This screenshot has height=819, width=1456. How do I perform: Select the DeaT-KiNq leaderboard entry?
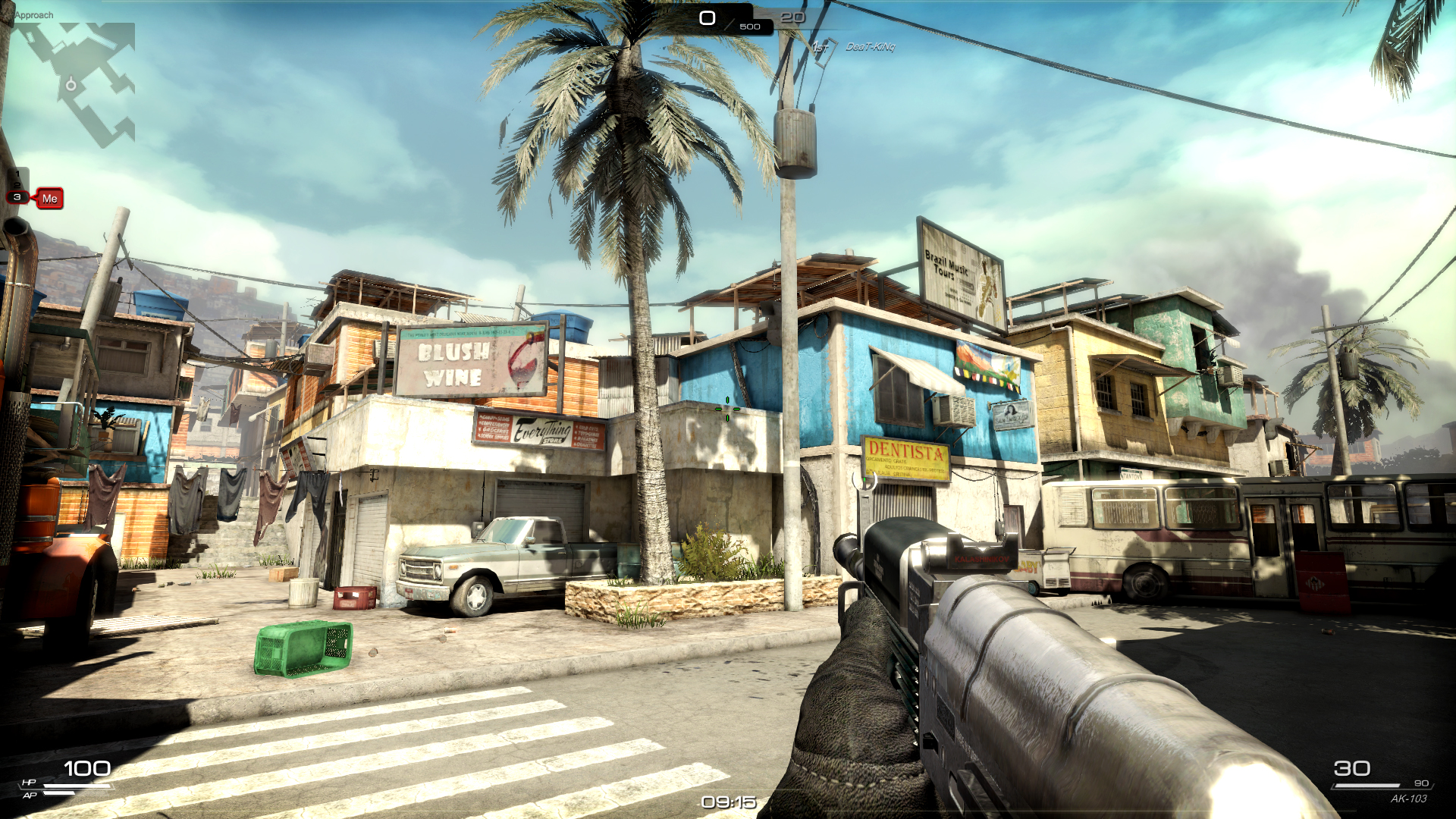[x=871, y=47]
